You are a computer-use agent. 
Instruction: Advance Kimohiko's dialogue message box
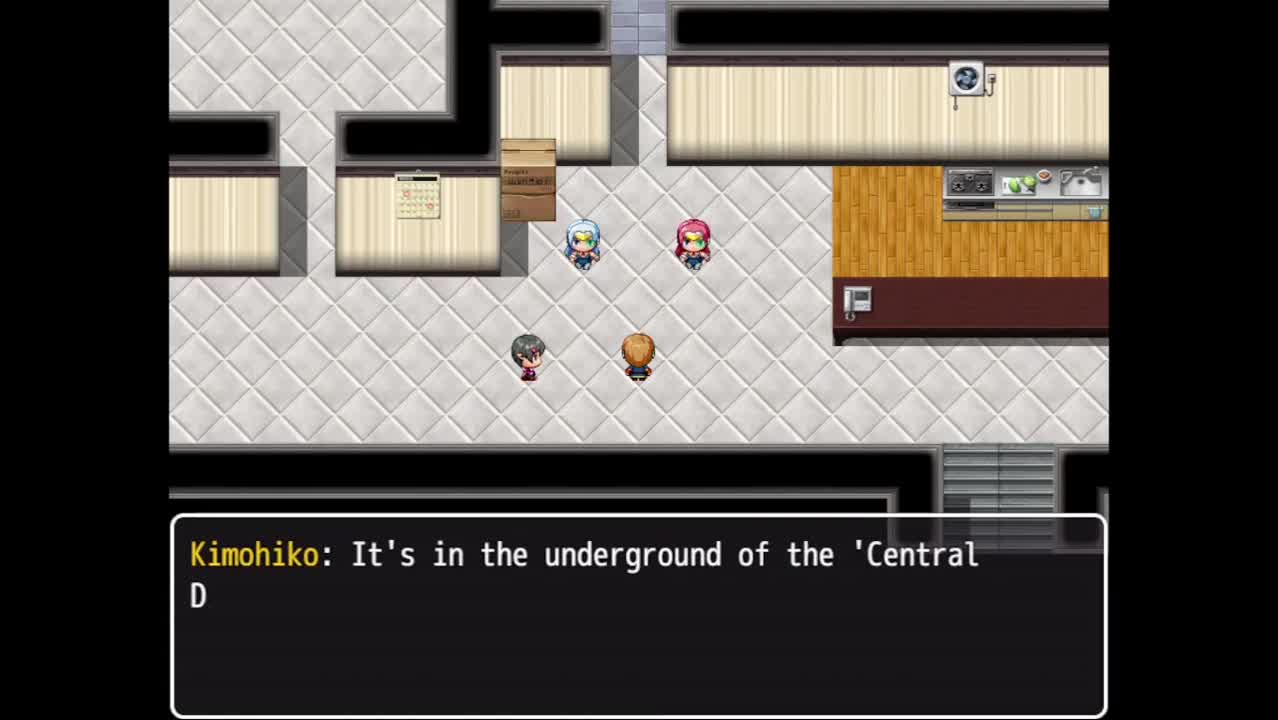638,614
